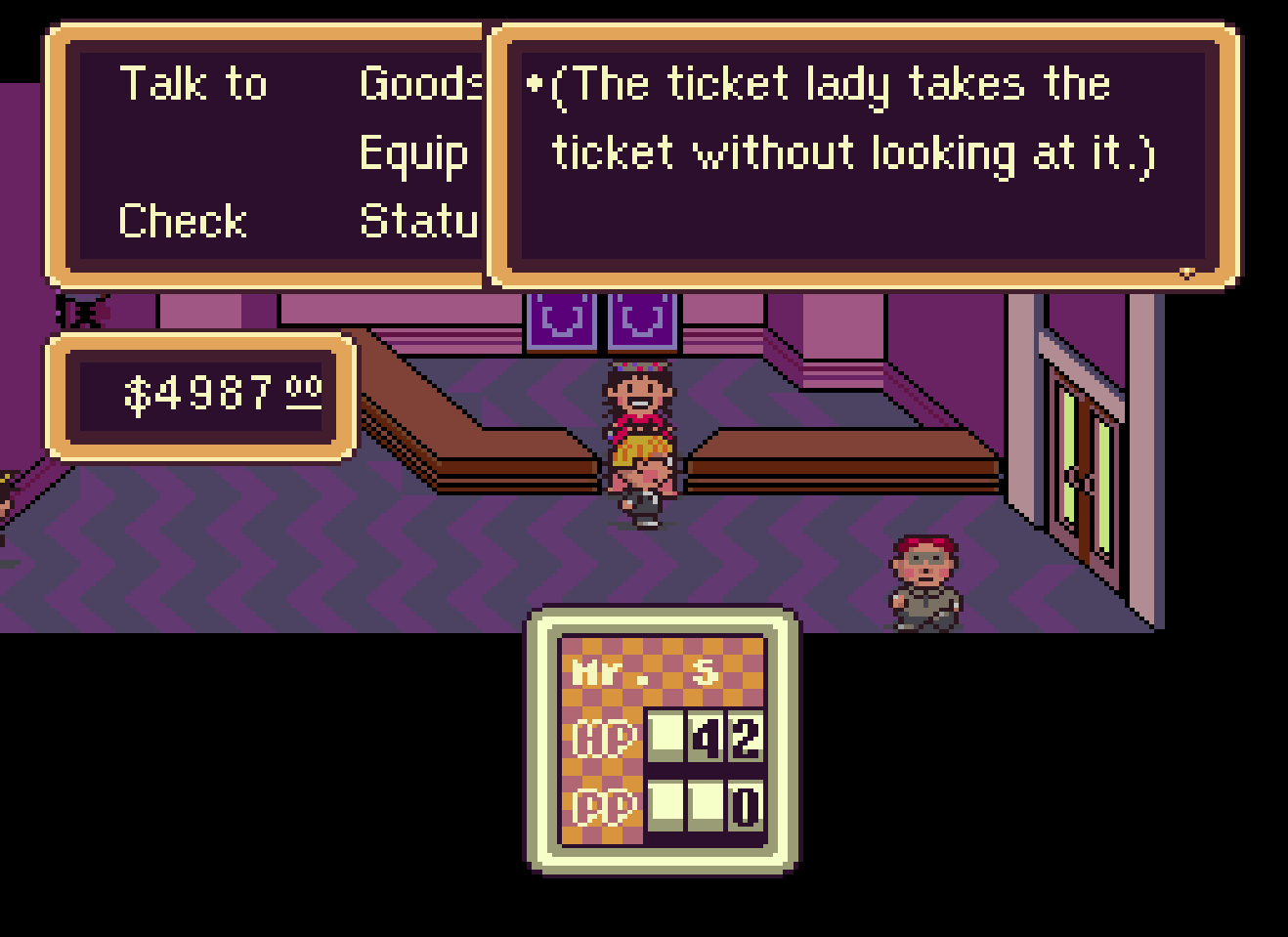This screenshot has width=1288, height=937.
Task: Open the Goods menu
Action: point(421,84)
